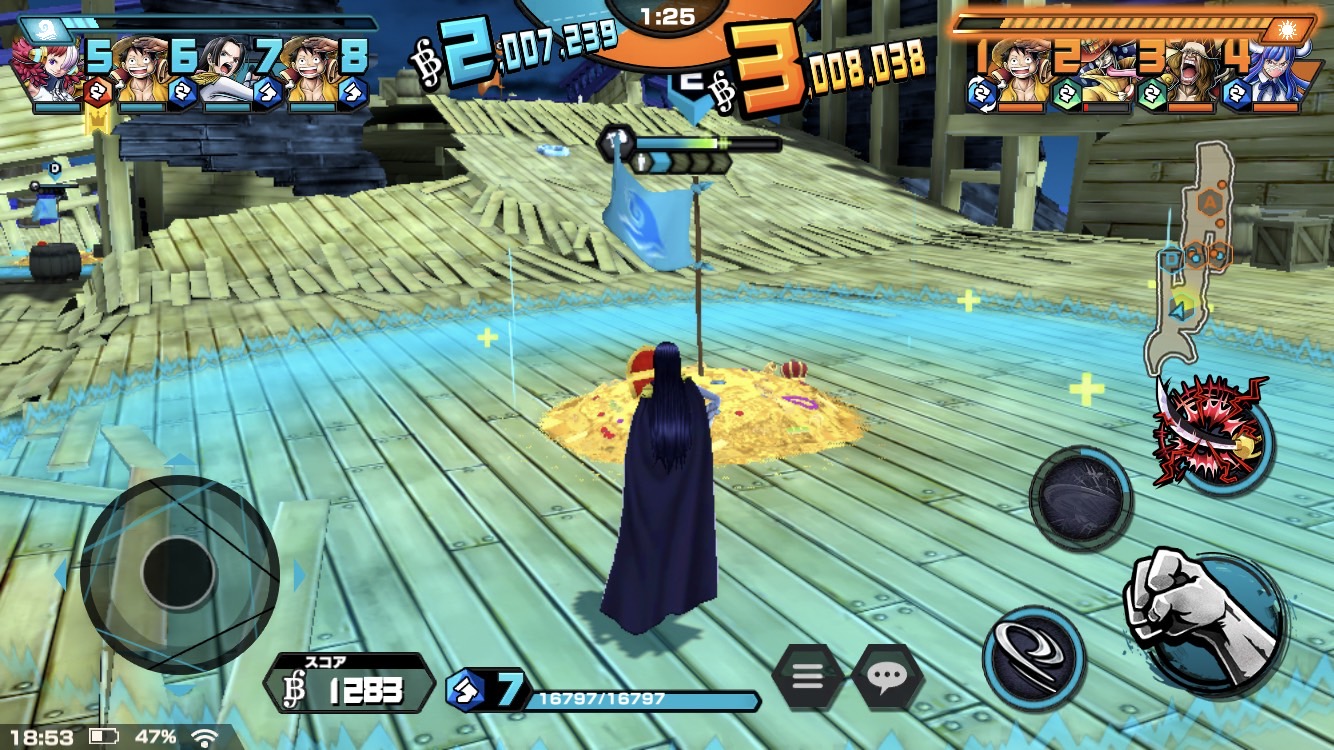The height and width of the screenshot is (750, 1334).
Task: Open the three-line hamburger menu
Action: (807, 677)
